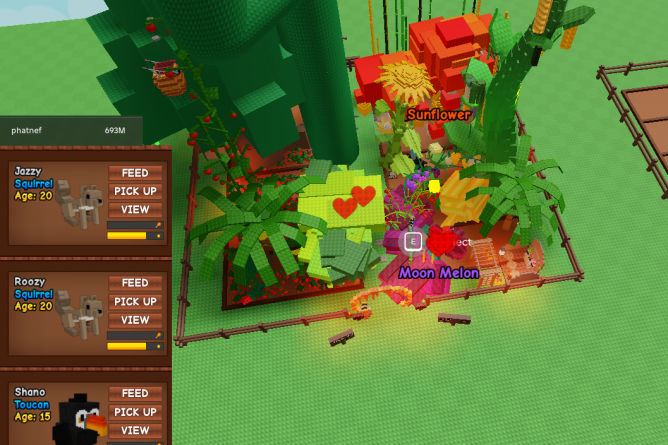Feed Roozy the squirrel
The height and width of the screenshot is (445, 668).
click(135, 283)
